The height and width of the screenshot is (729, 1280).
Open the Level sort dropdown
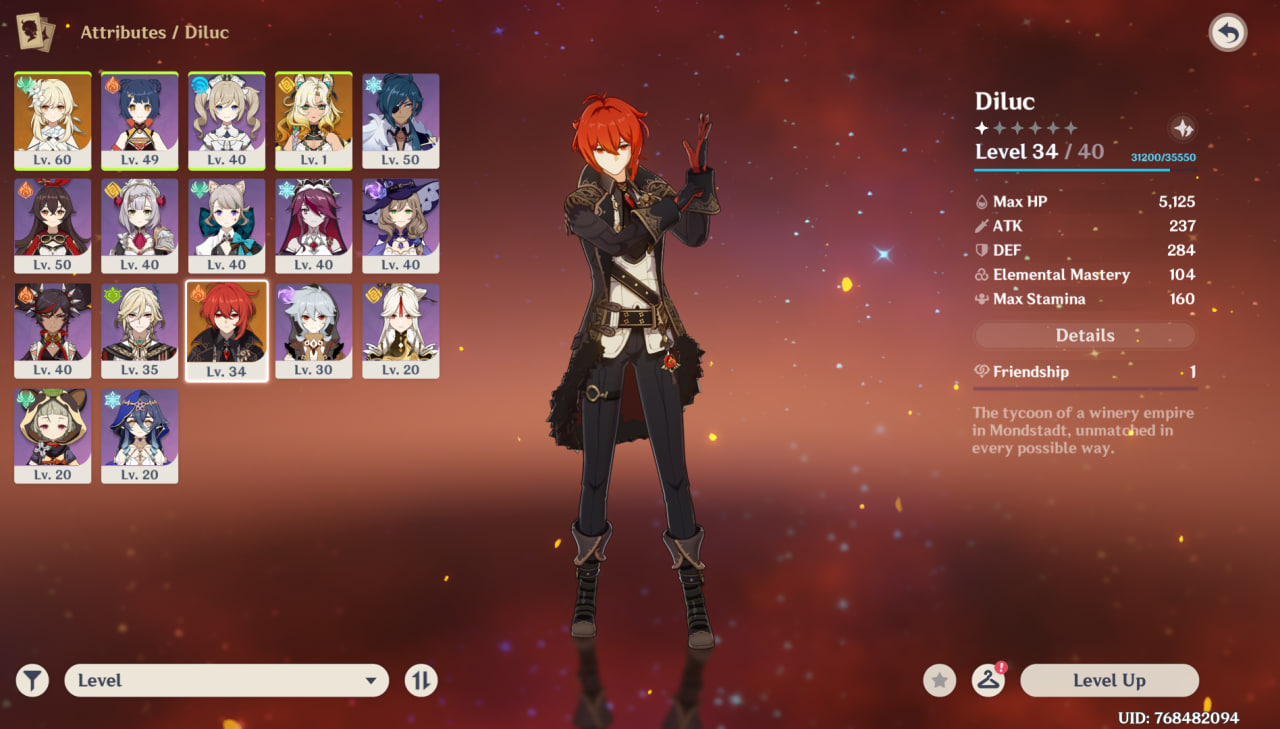click(x=226, y=680)
